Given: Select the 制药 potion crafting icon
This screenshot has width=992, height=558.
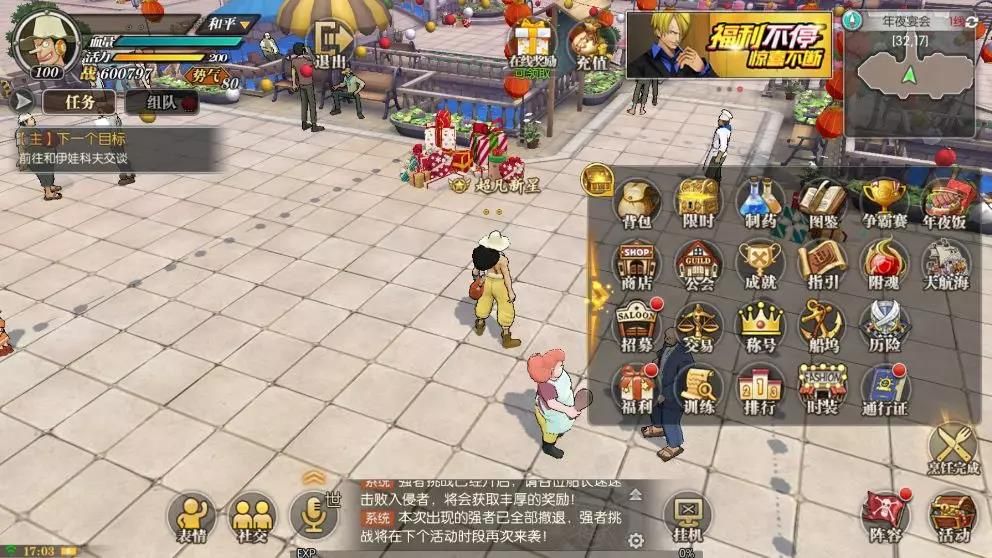Looking at the screenshot, I should 760,204.
